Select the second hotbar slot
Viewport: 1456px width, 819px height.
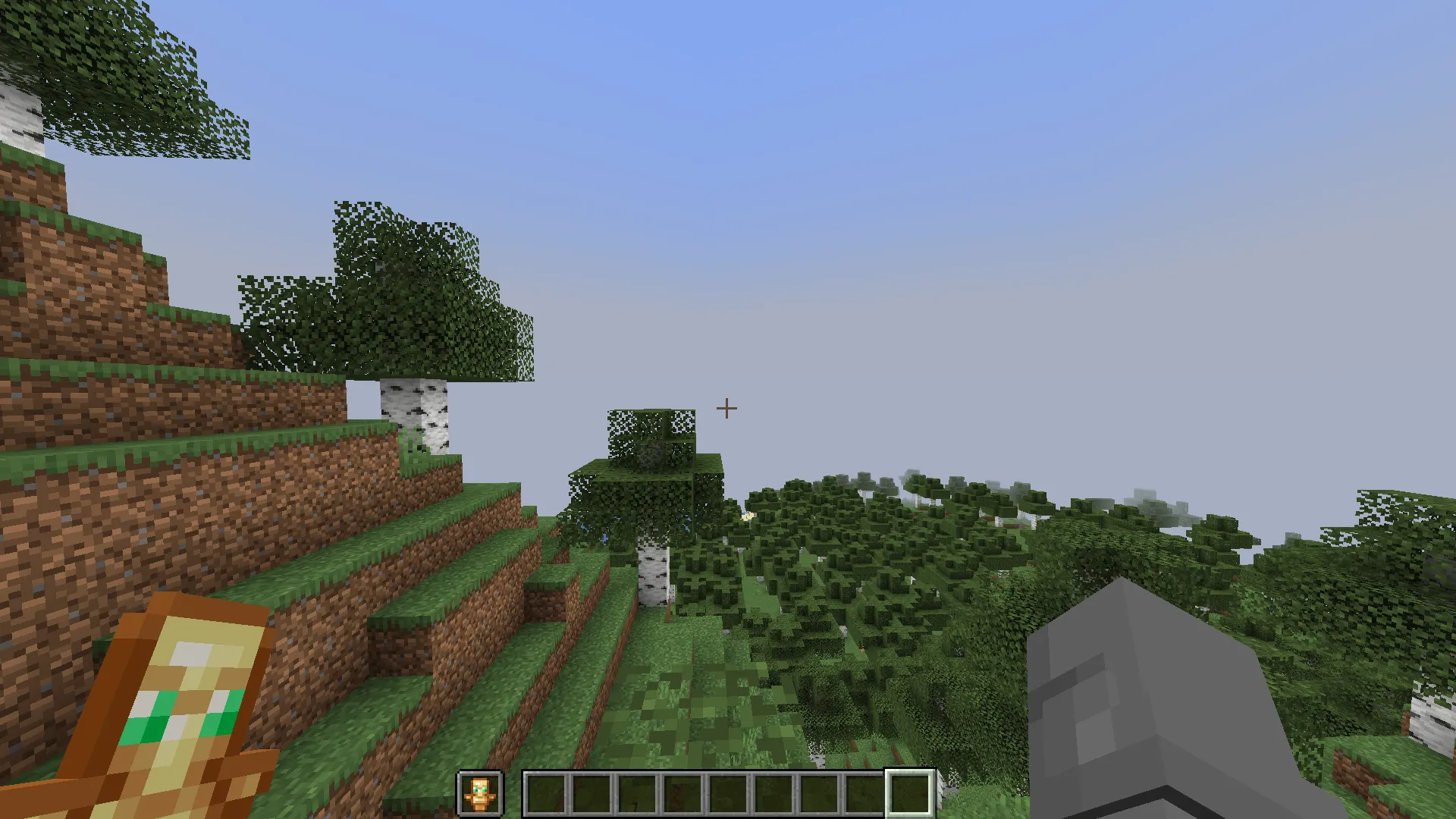pos(591,793)
